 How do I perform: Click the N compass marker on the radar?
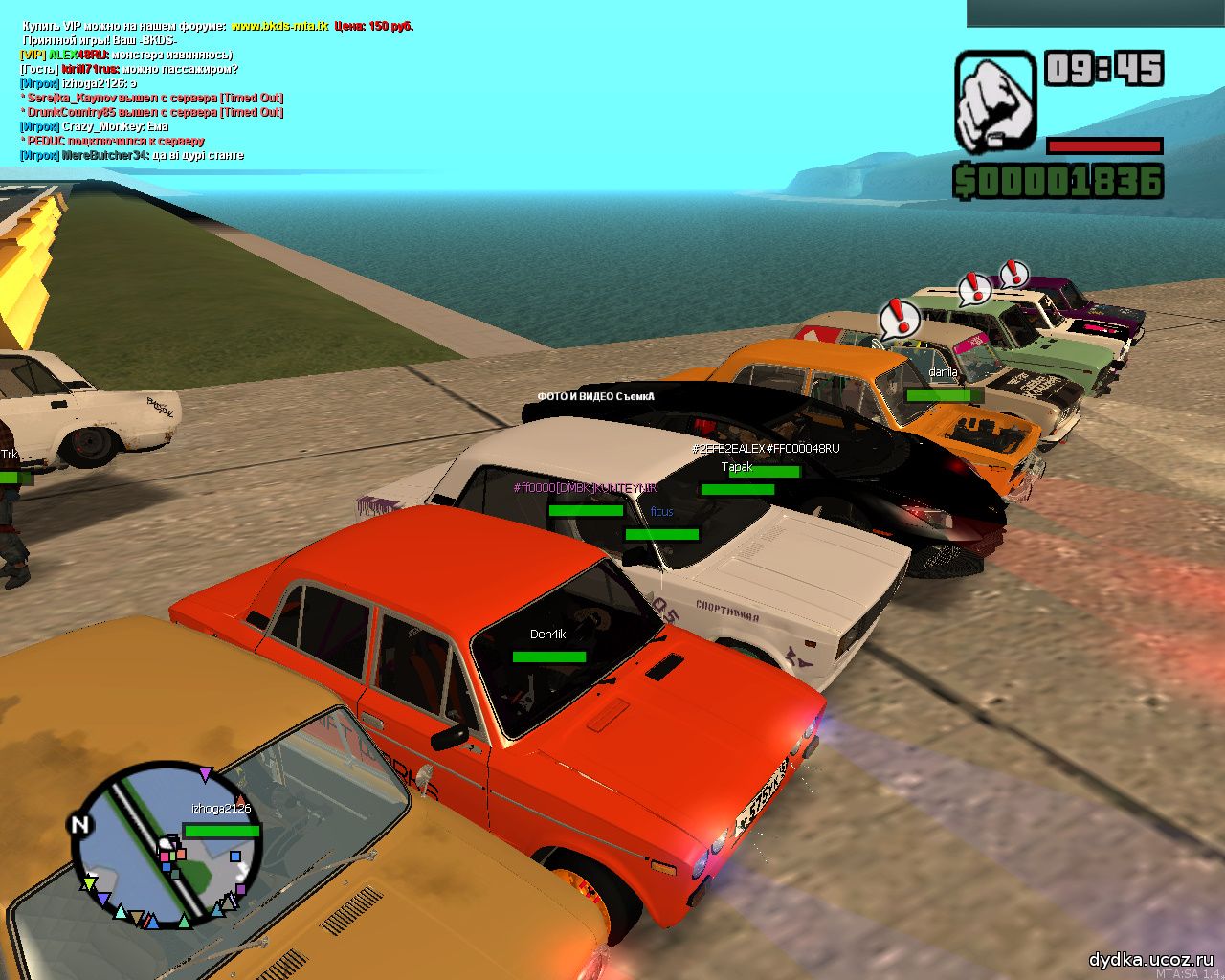[x=80, y=825]
